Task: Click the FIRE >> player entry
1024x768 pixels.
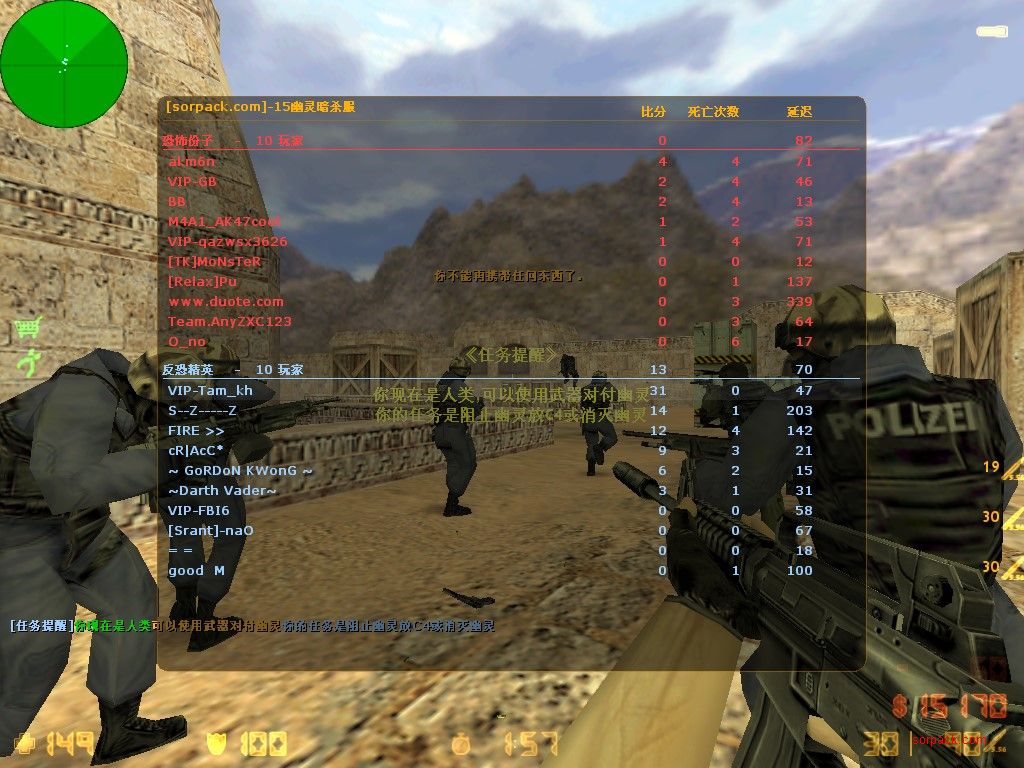Action: coord(196,430)
